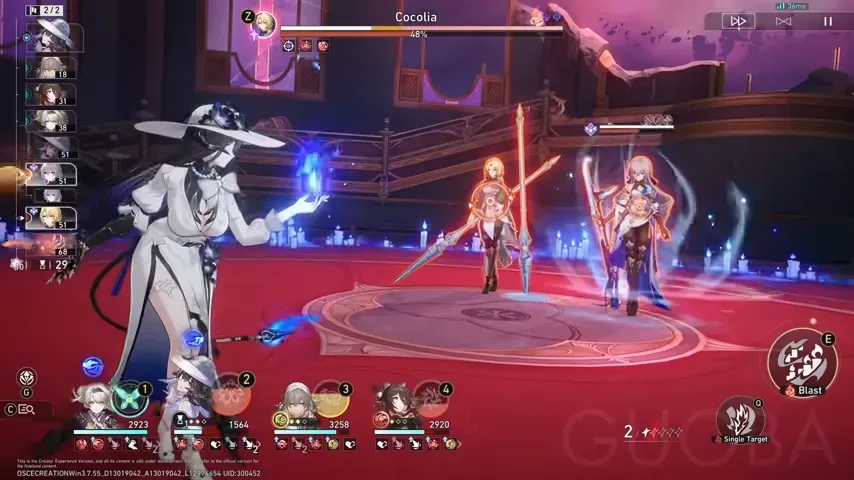The height and width of the screenshot is (480, 854).
Task: Toggle the double-speed battle button
Action: coord(739,20)
